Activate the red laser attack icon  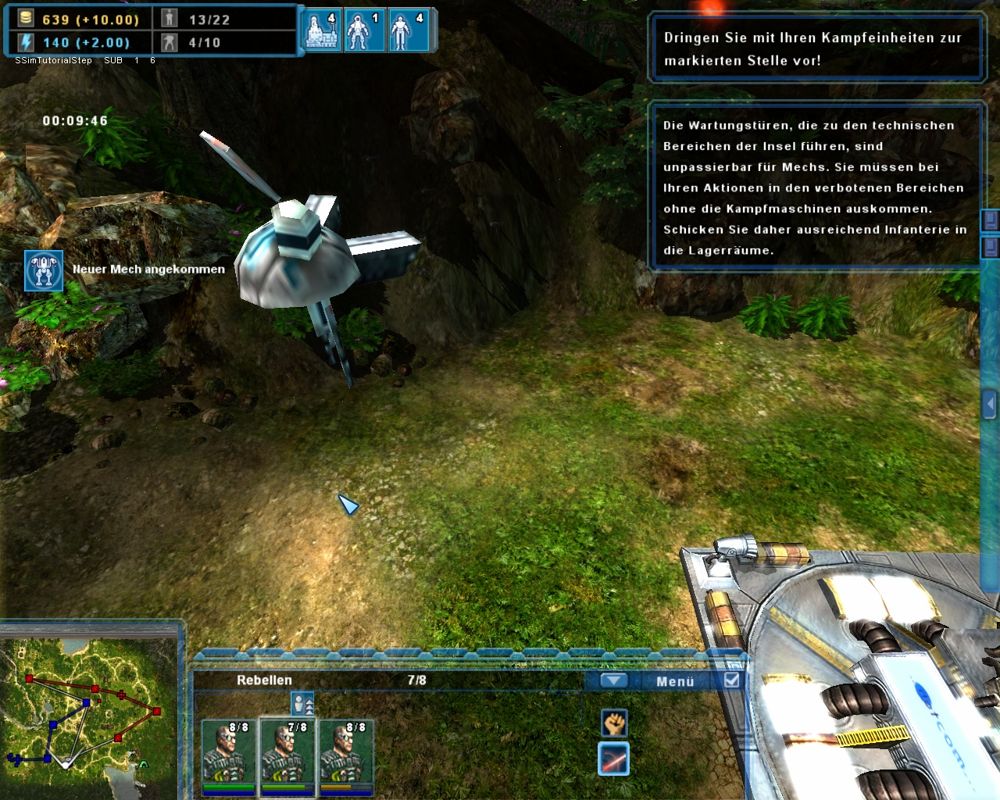(x=613, y=760)
